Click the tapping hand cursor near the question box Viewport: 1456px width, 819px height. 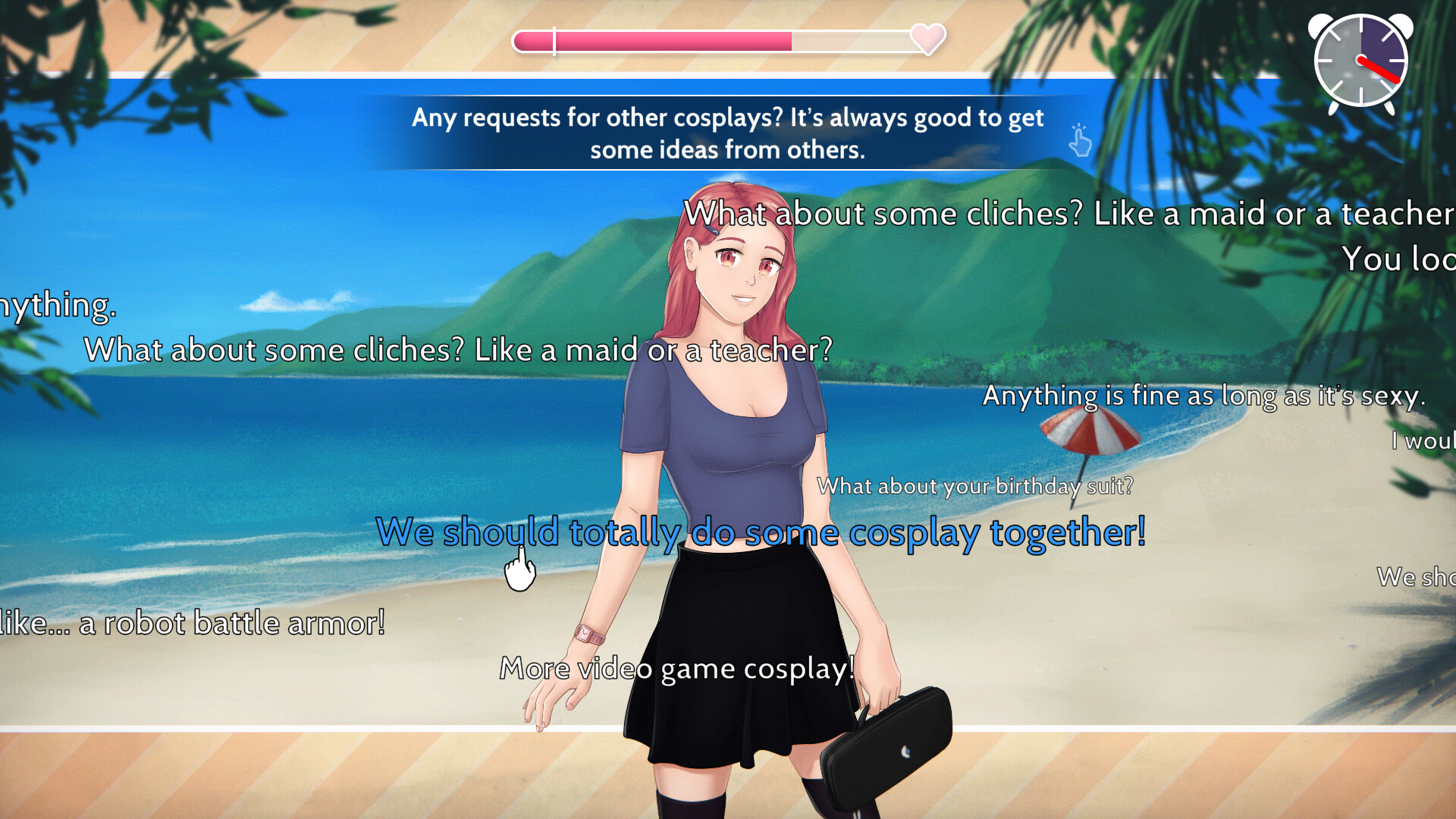pyautogui.click(x=1080, y=142)
